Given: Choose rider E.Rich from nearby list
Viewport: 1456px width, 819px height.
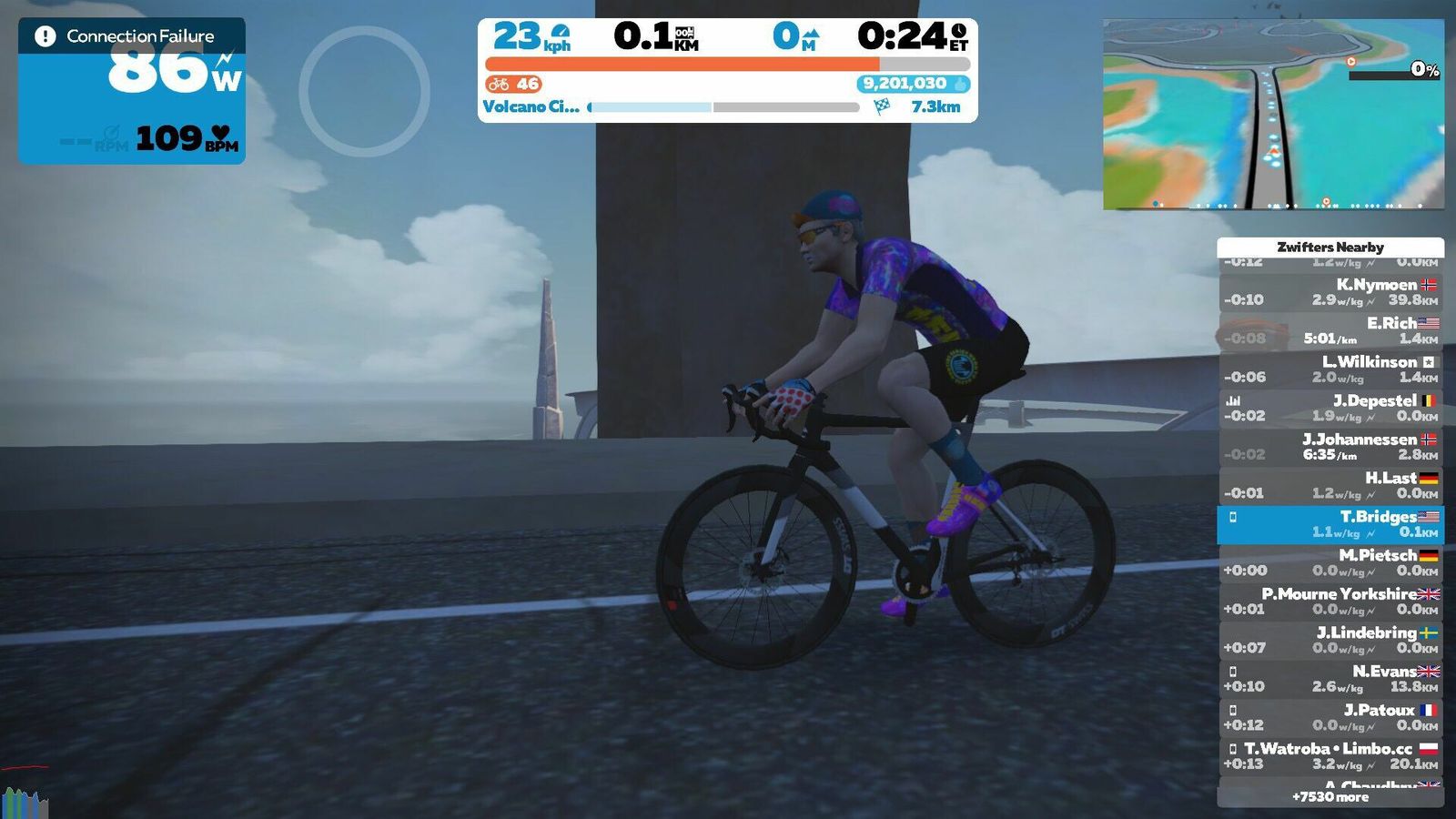Looking at the screenshot, I should pos(1330,330).
